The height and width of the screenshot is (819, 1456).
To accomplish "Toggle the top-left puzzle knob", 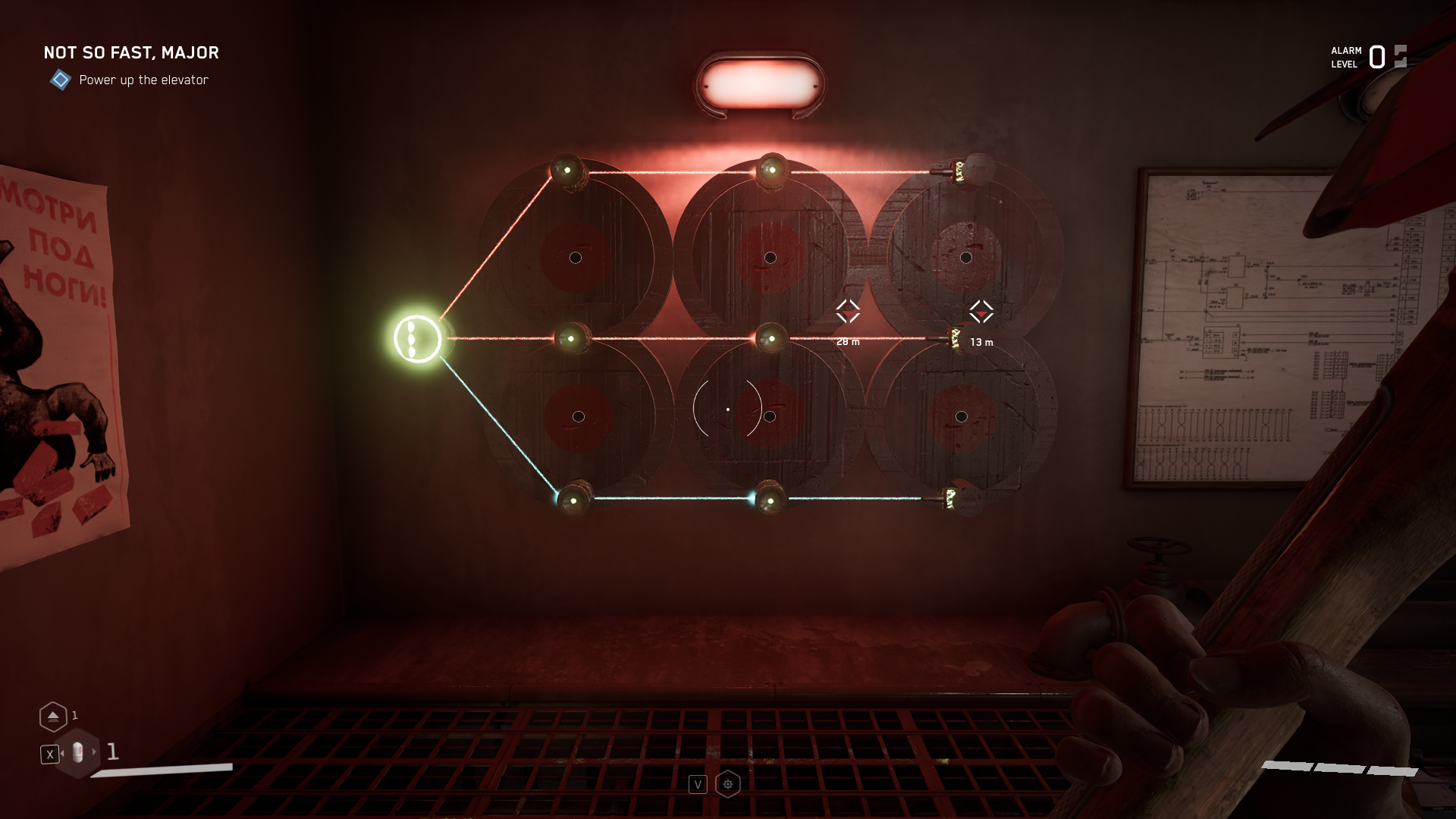I will point(567,171).
